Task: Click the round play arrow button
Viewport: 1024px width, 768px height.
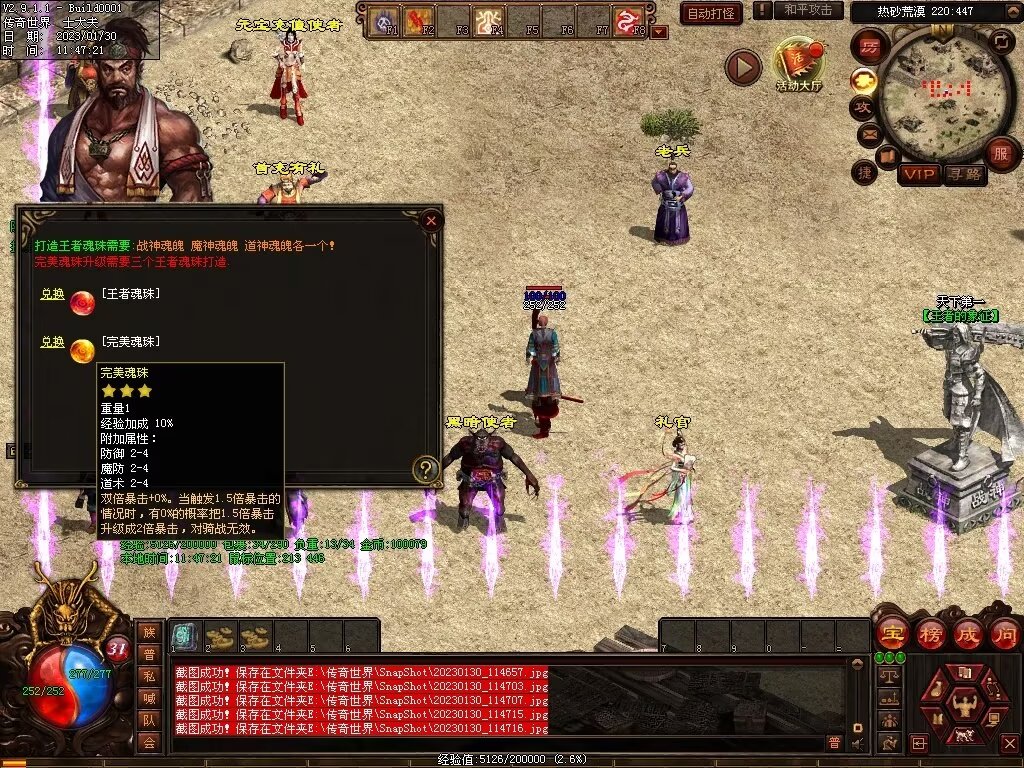Action: point(743,67)
